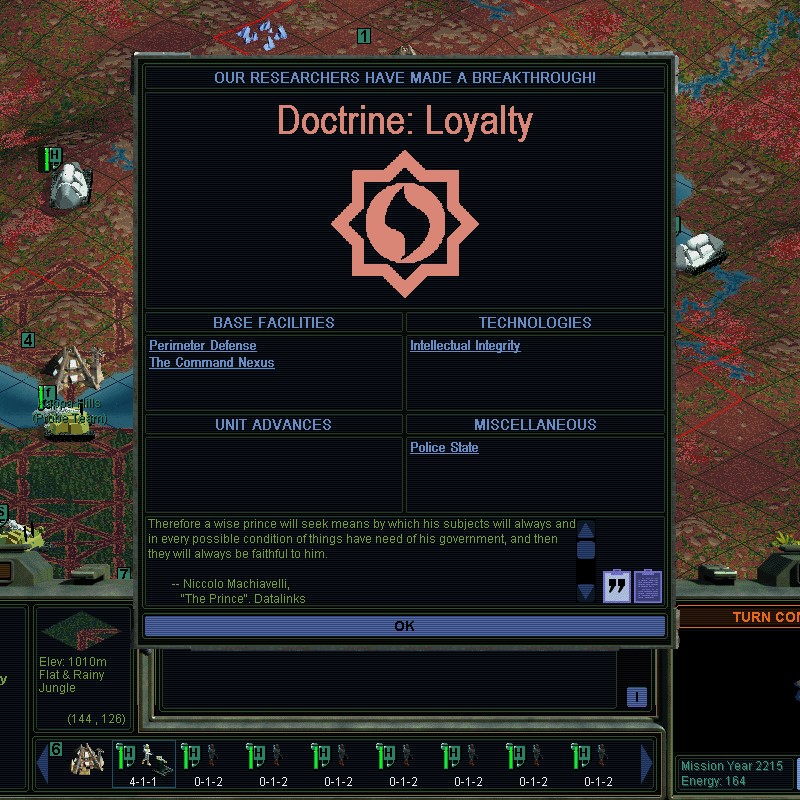Select the 4-1-1 unit in stack
This screenshot has width=800, height=800.
tap(143, 764)
